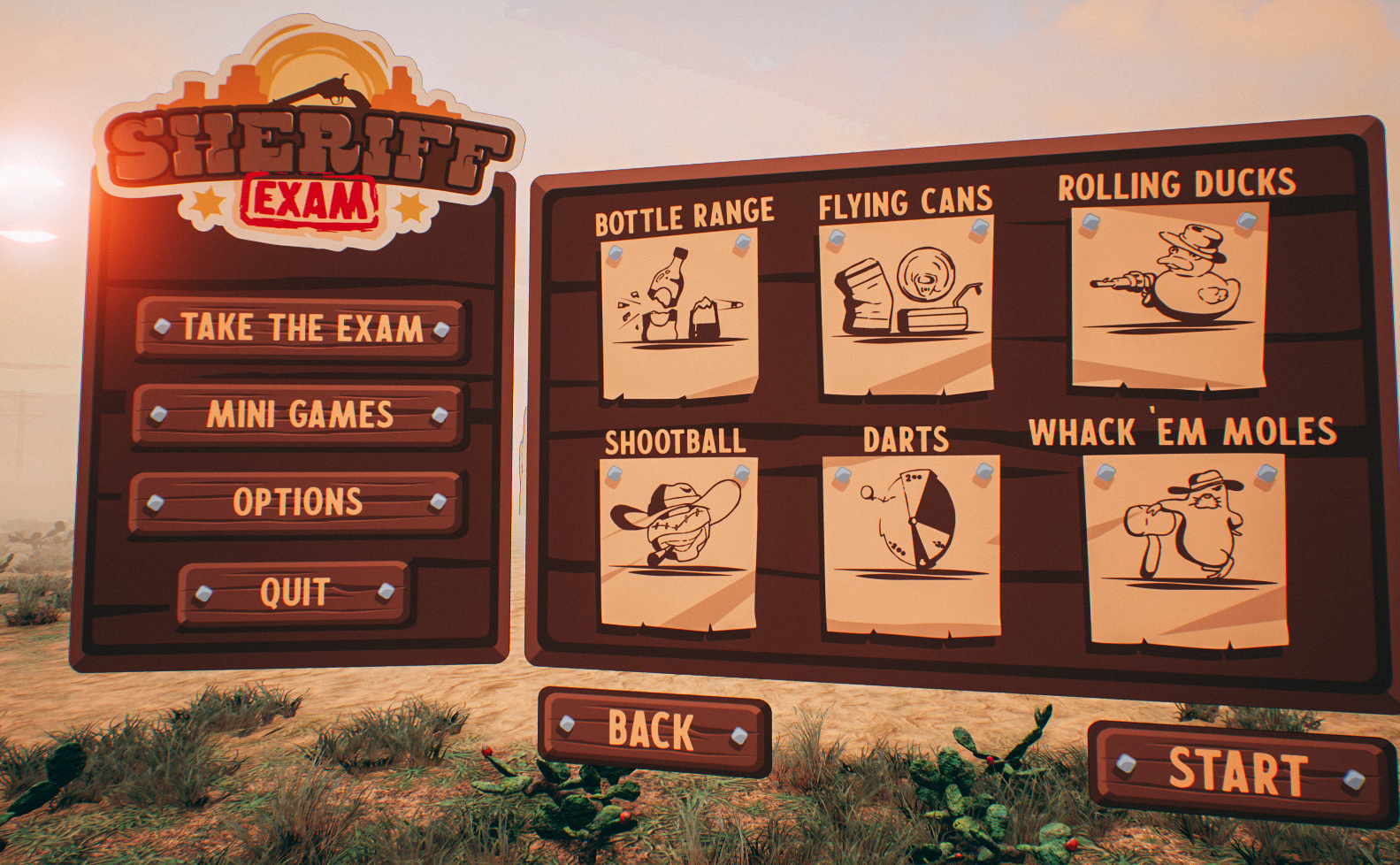Go back with the Back sign
The height and width of the screenshot is (865, 1400).
653,731
